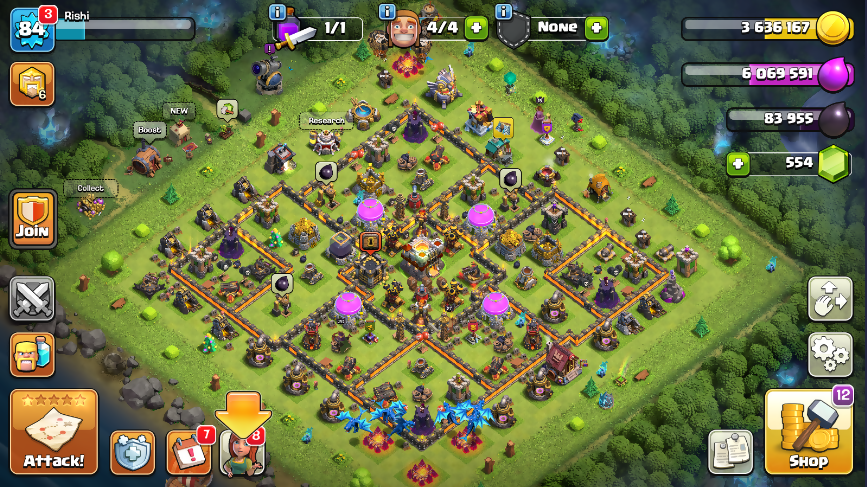
Task: Open the level 84 player profile badge
Action: pyautogui.click(x=30, y=29)
